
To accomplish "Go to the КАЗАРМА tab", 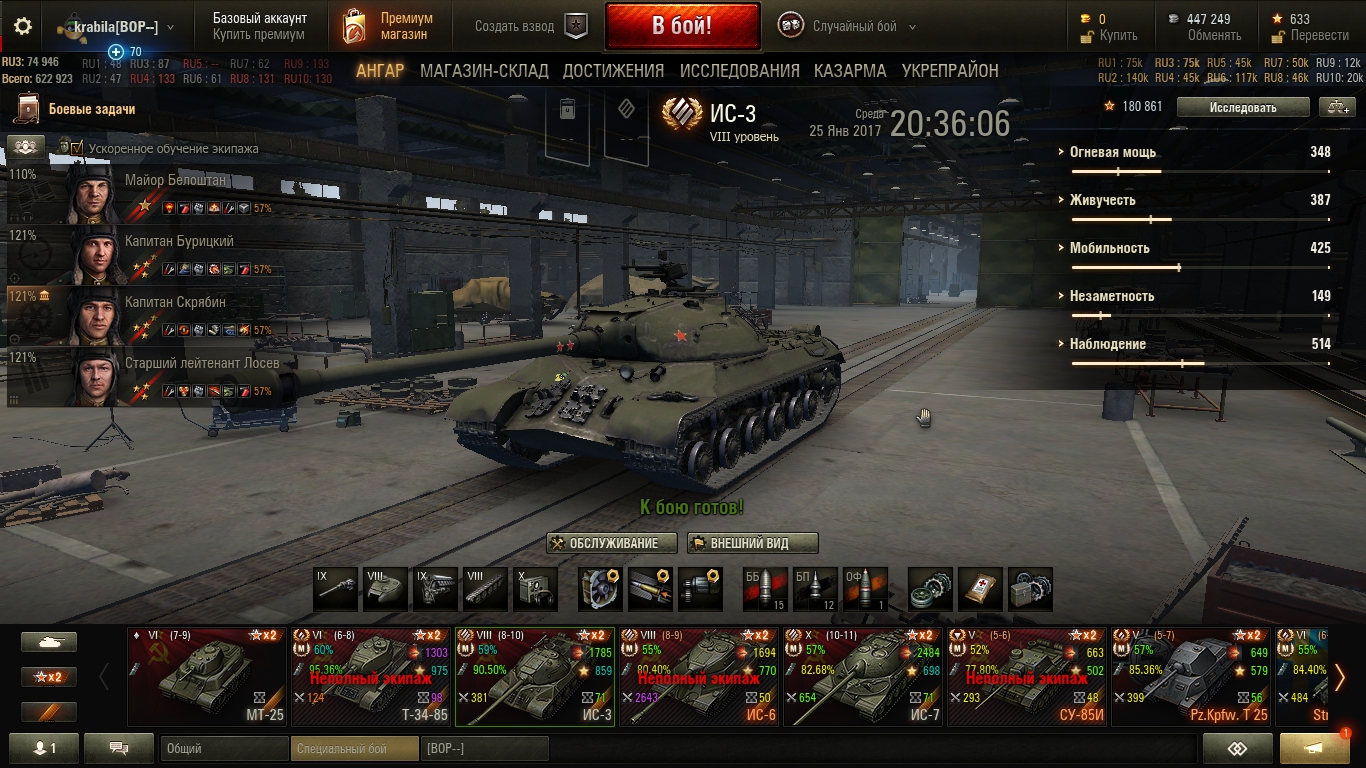I will click(x=849, y=71).
